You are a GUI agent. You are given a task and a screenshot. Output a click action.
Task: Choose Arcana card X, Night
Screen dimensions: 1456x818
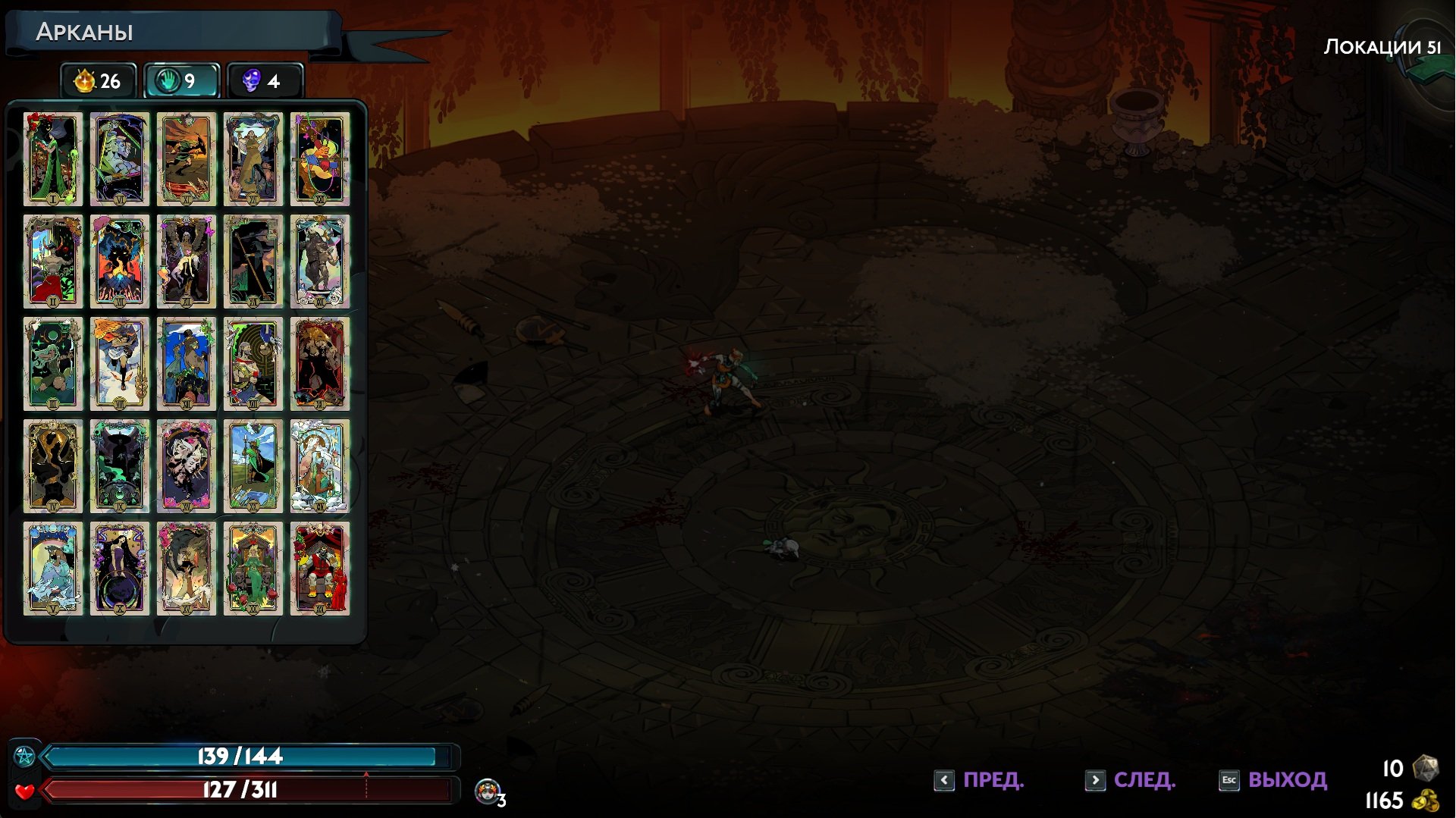click(119, 569)
